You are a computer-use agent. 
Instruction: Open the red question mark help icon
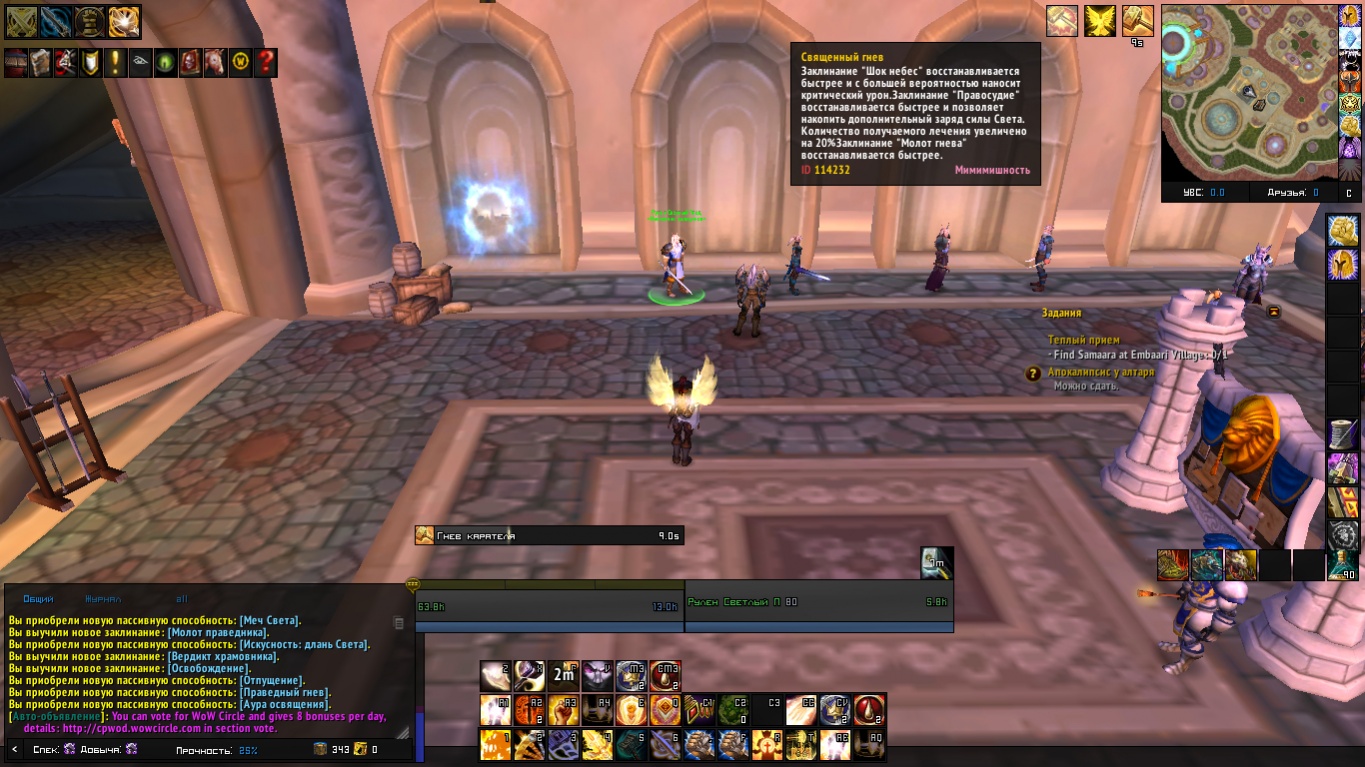pos(265,63)
